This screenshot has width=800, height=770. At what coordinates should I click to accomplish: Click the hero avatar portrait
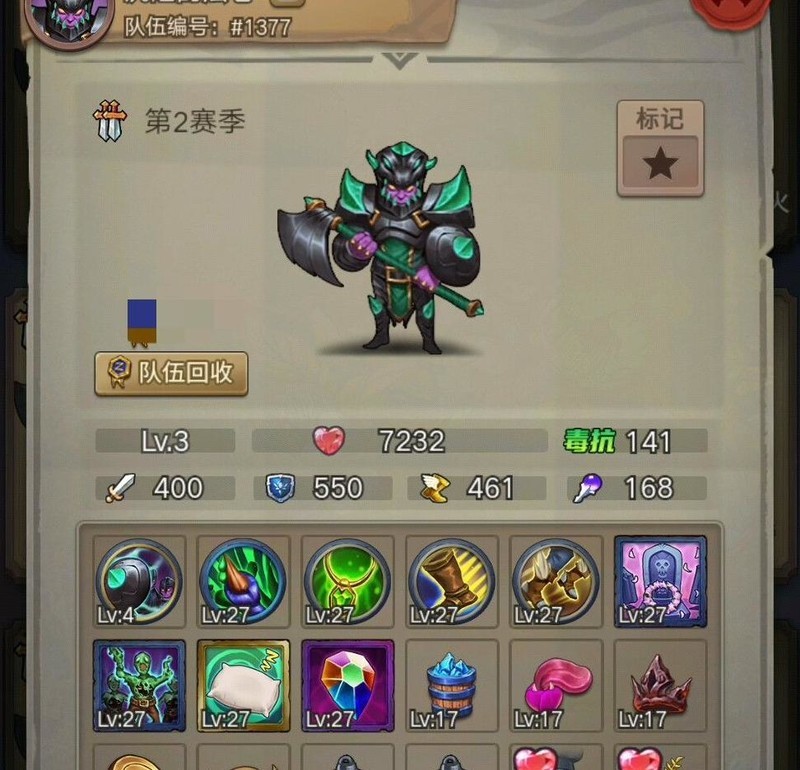[70, 20]
